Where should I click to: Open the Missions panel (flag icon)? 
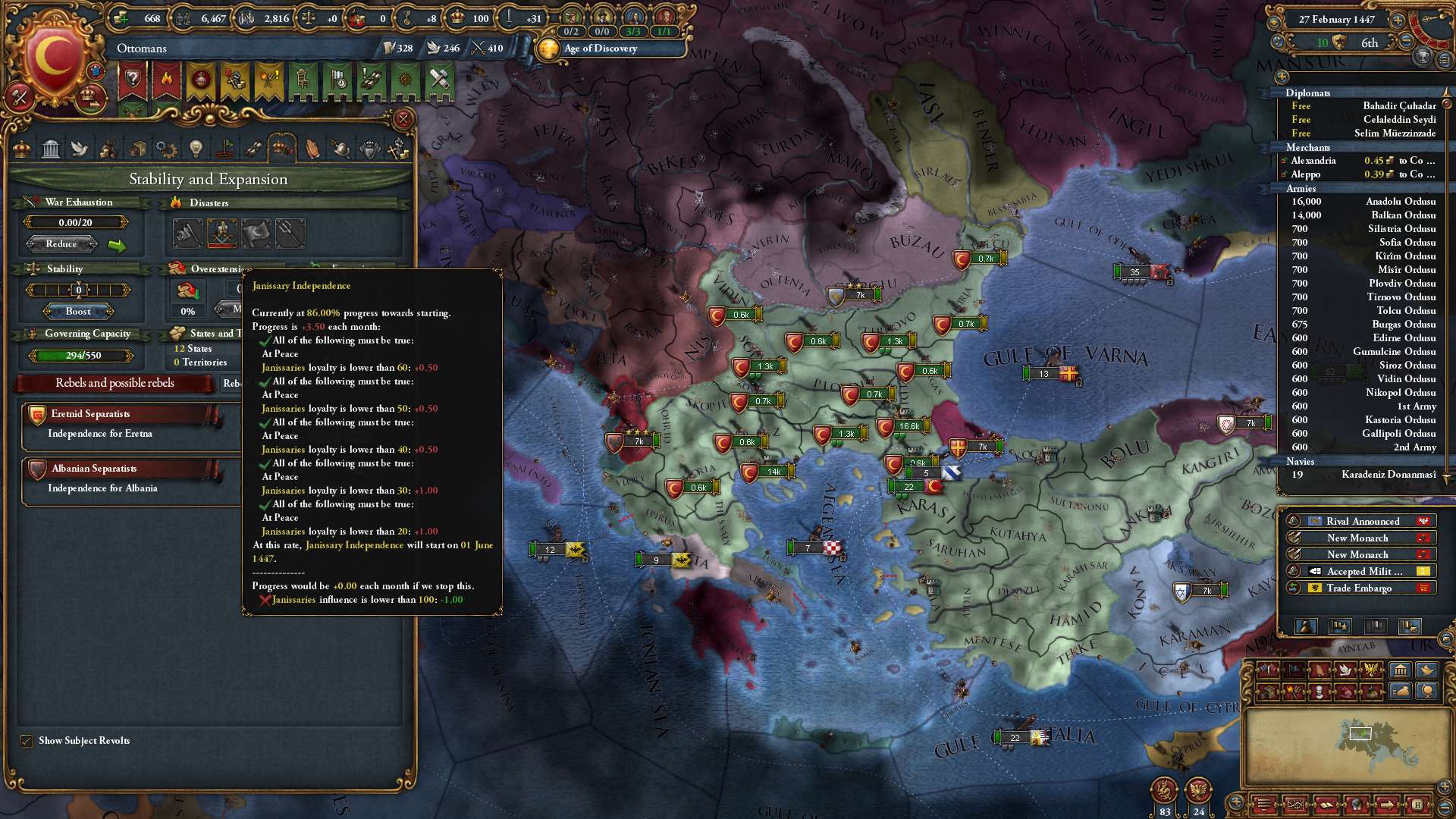pyautogui.click(x=224, y=149)
